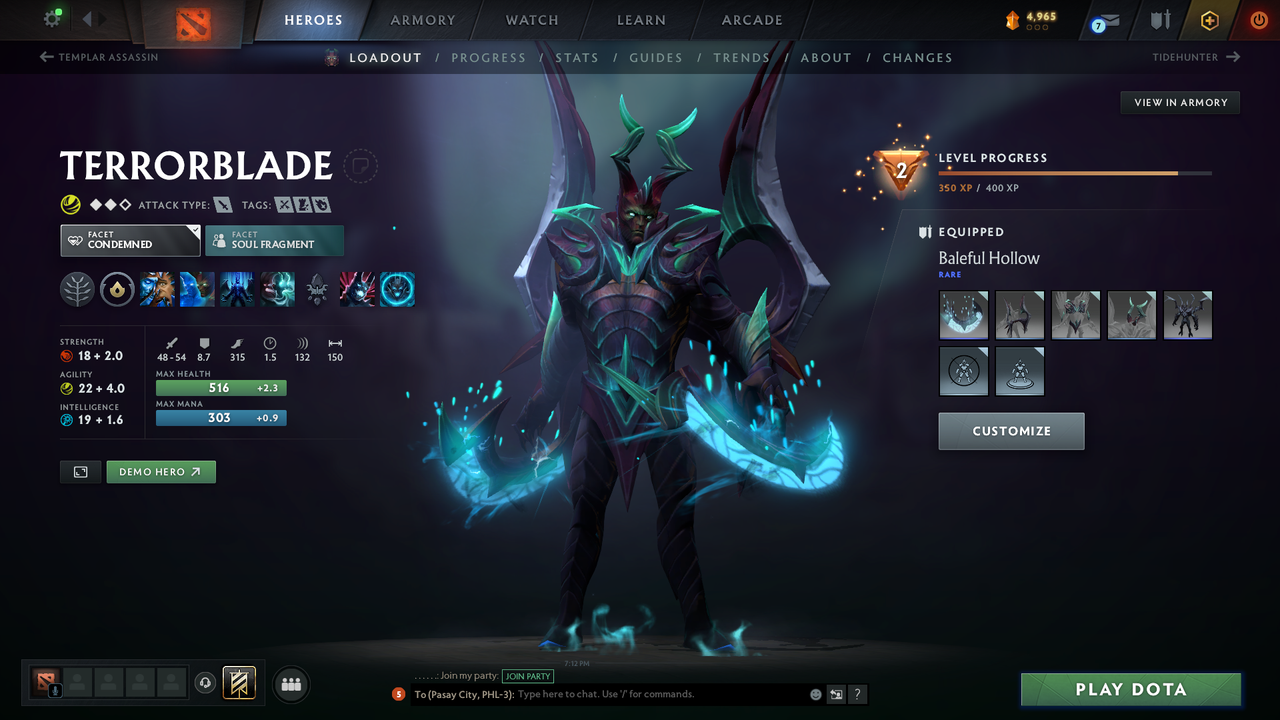Select the Soul Fragment facet
The image size is (1280, 720).
[274, 240]
